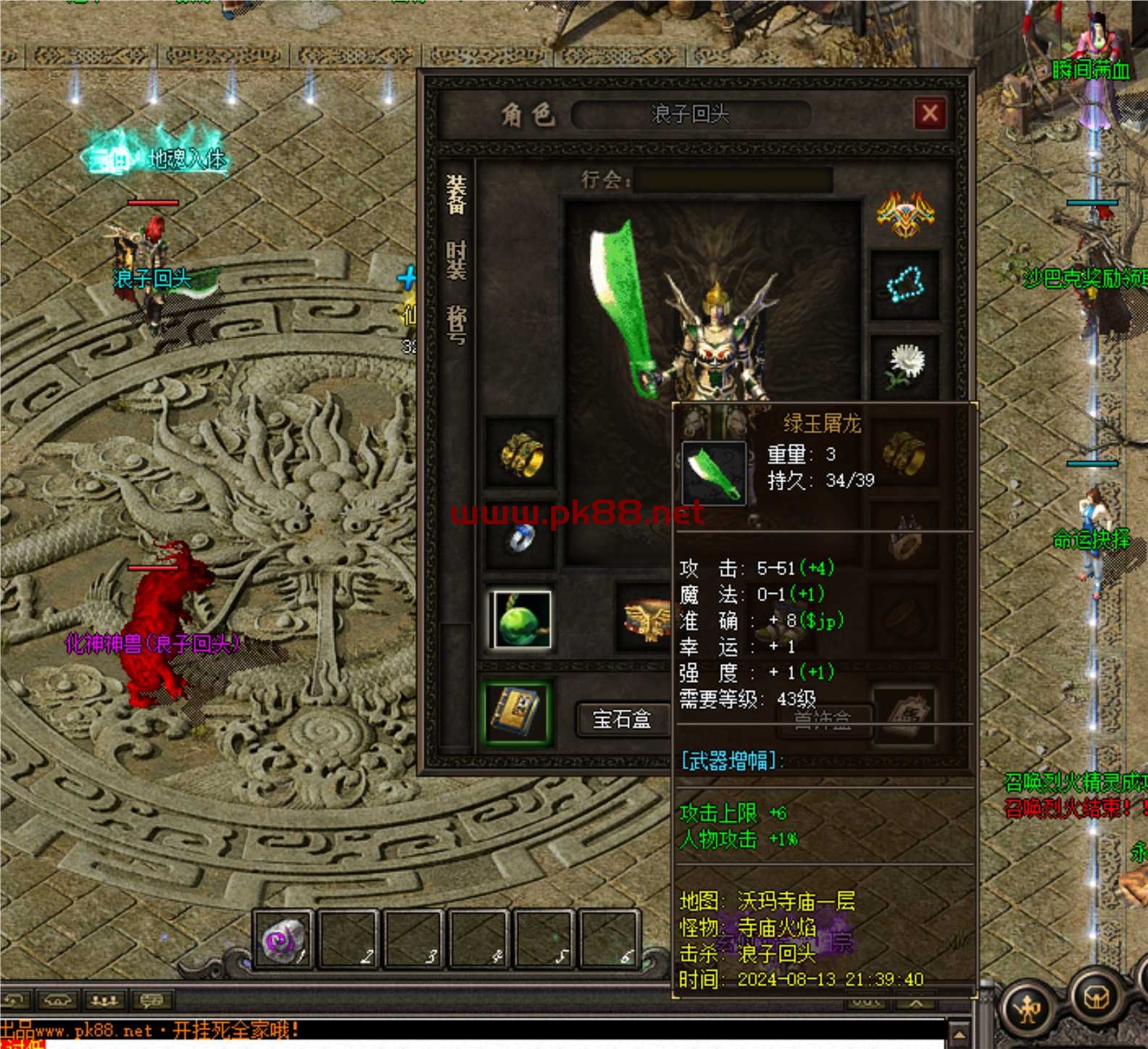
Task: Inspect the gold ring in left slot column
Action: 520,453
